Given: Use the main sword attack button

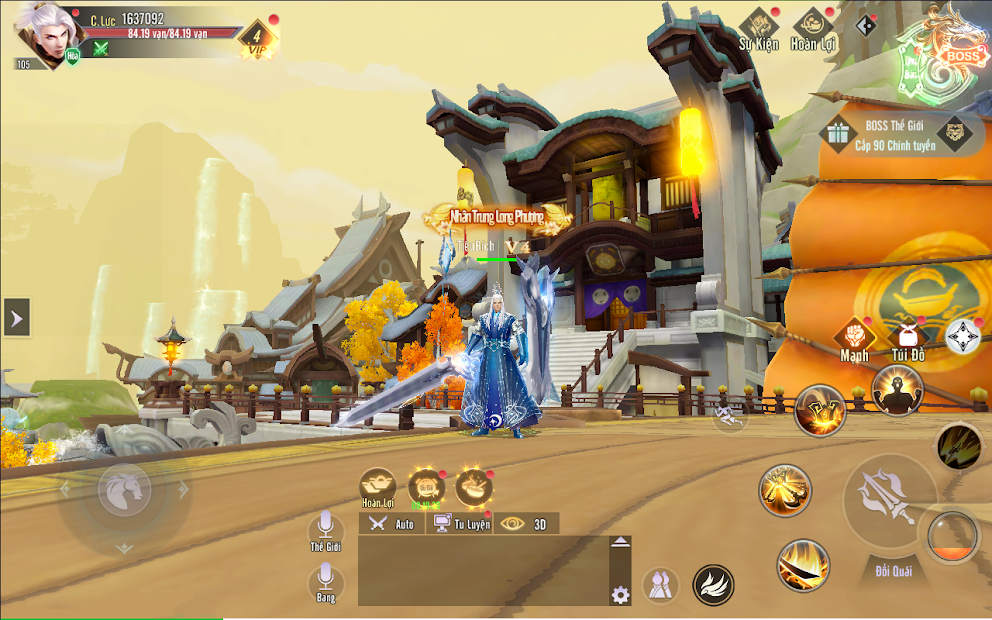Looking at the screenshot, I should pyautogui.click(x=889, y=497).
